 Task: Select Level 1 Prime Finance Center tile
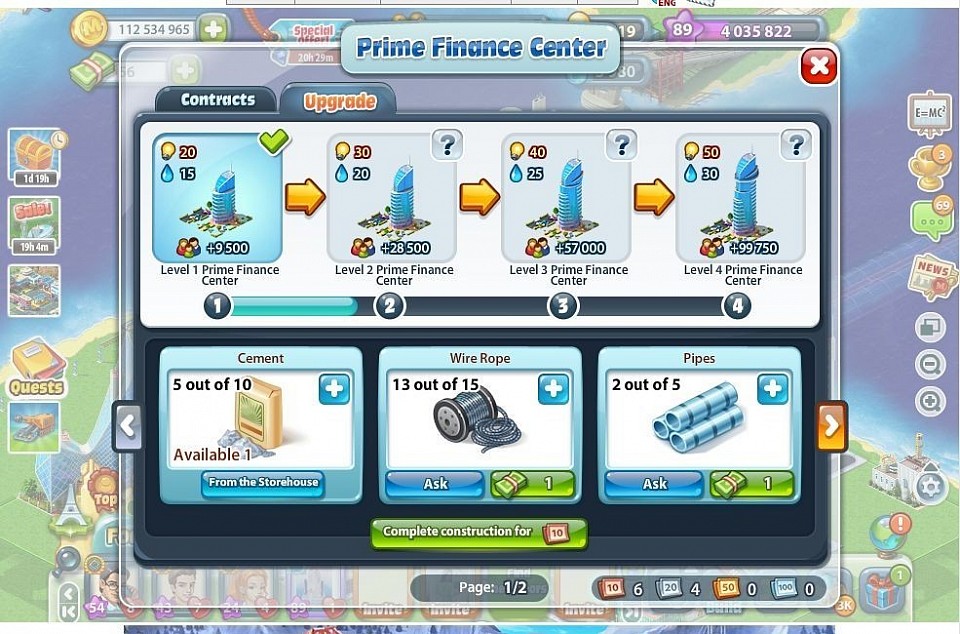click(x=217, y=198)
